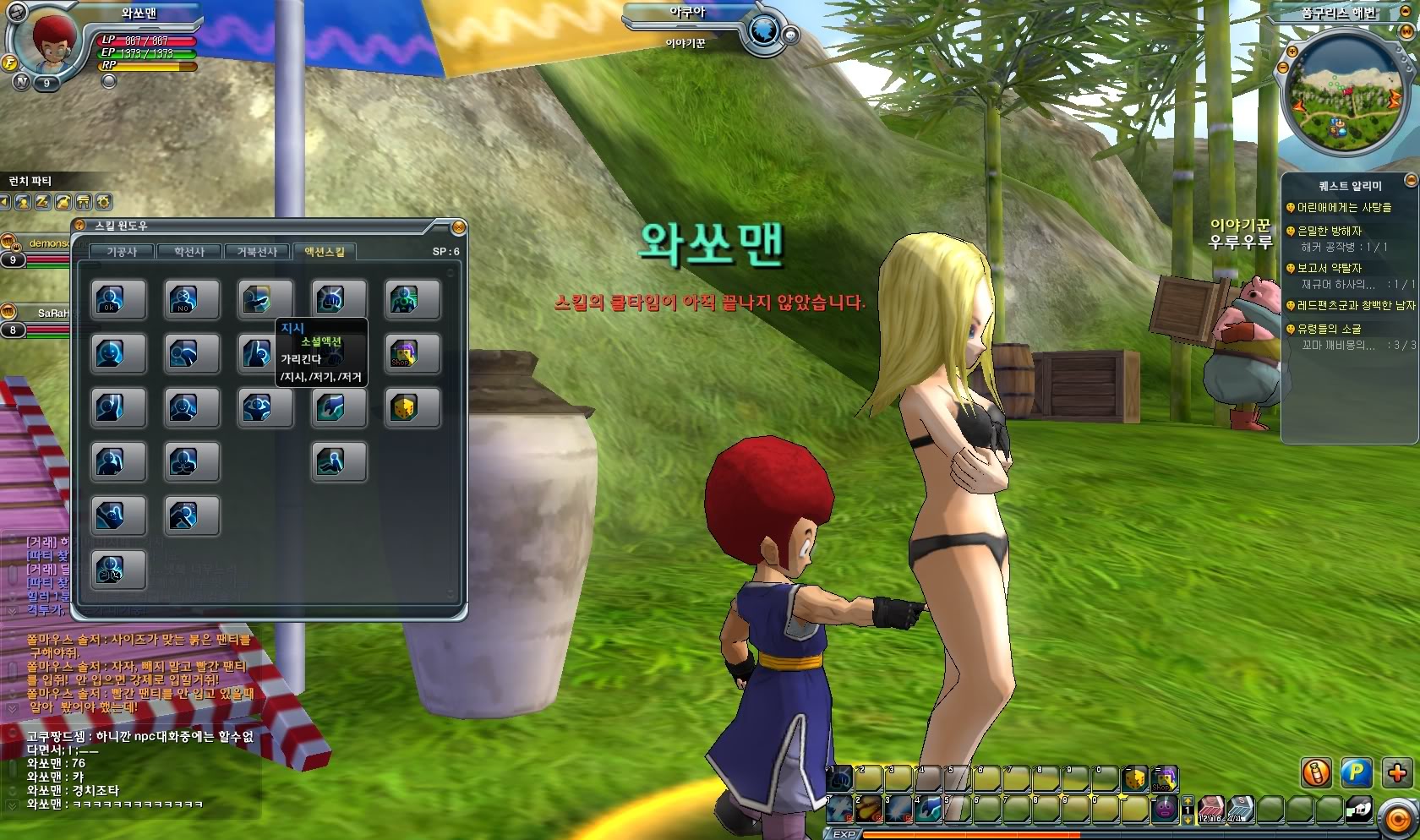Use the OK gesture action skill

click(x=110, y=299)
